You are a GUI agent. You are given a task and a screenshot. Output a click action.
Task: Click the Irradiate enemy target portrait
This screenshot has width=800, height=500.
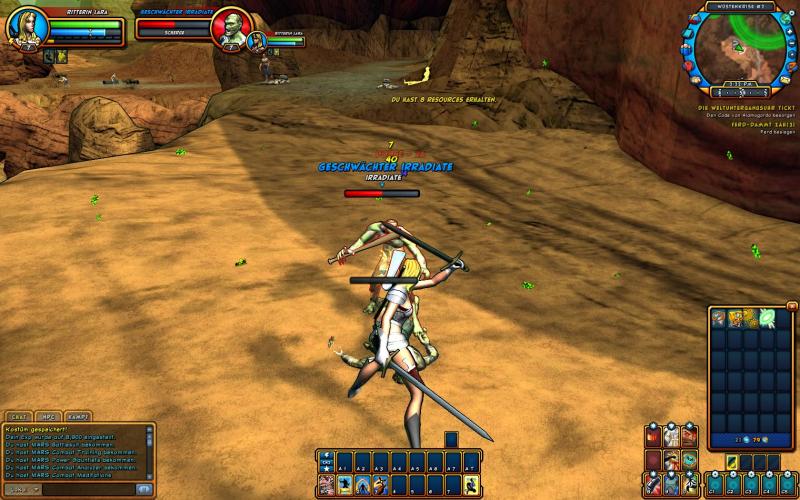click(232, 27)
